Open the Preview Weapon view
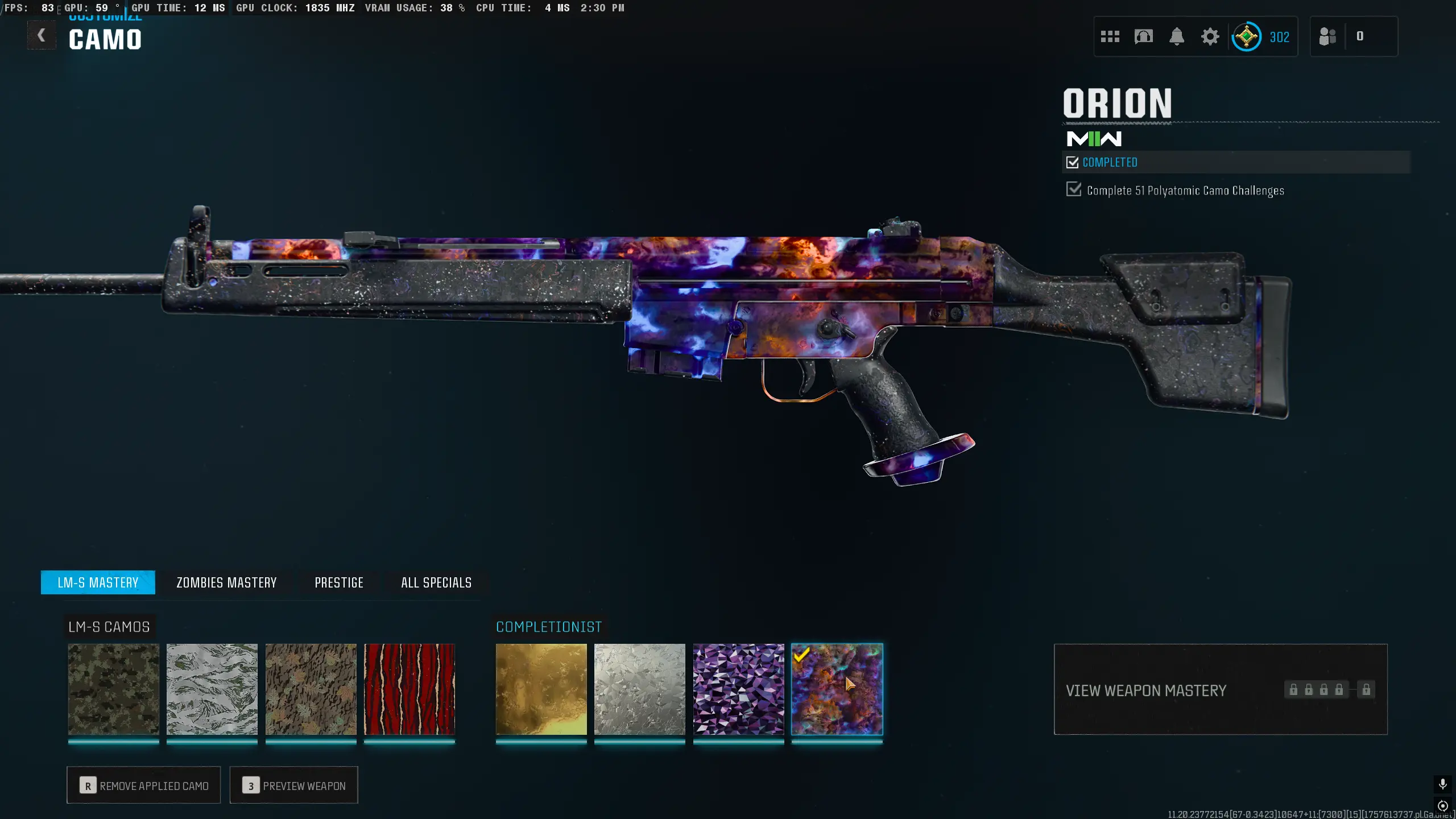The image size is (1456, 819). click(294, 785)
